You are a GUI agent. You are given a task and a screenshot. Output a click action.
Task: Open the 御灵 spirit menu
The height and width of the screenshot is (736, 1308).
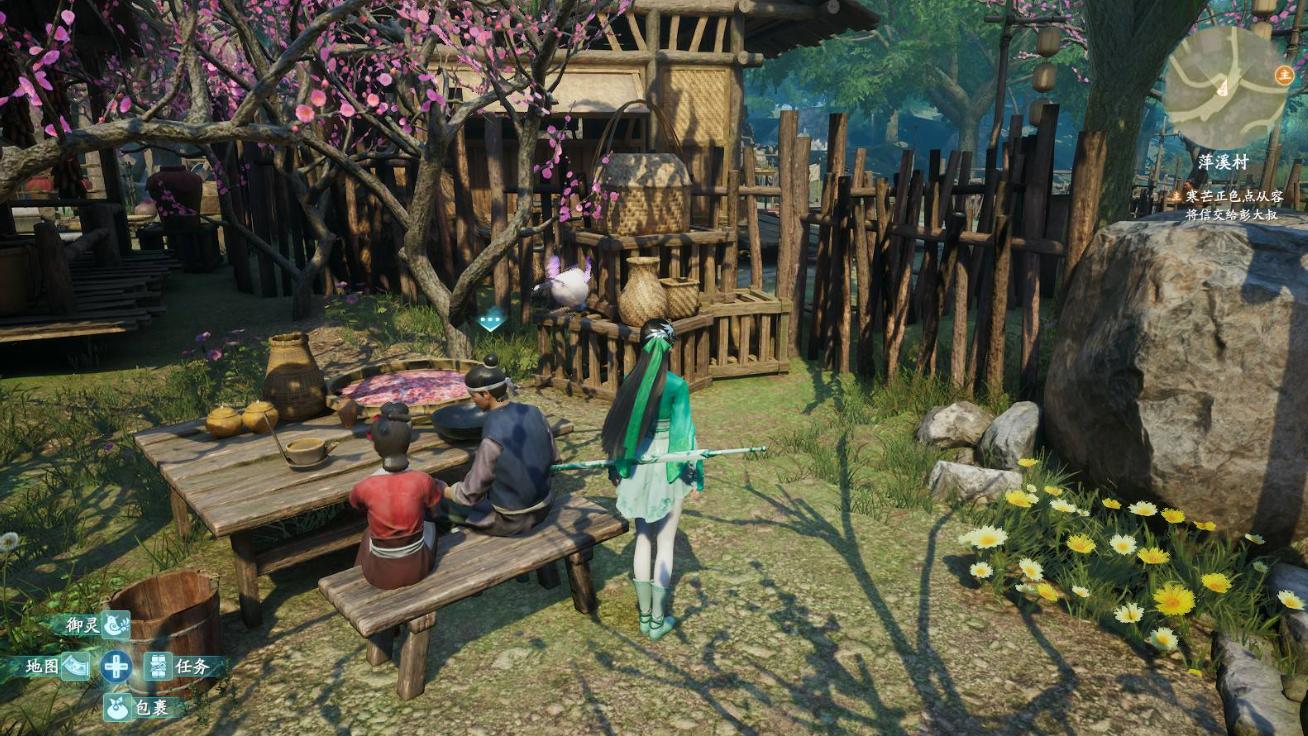[115, 625]
